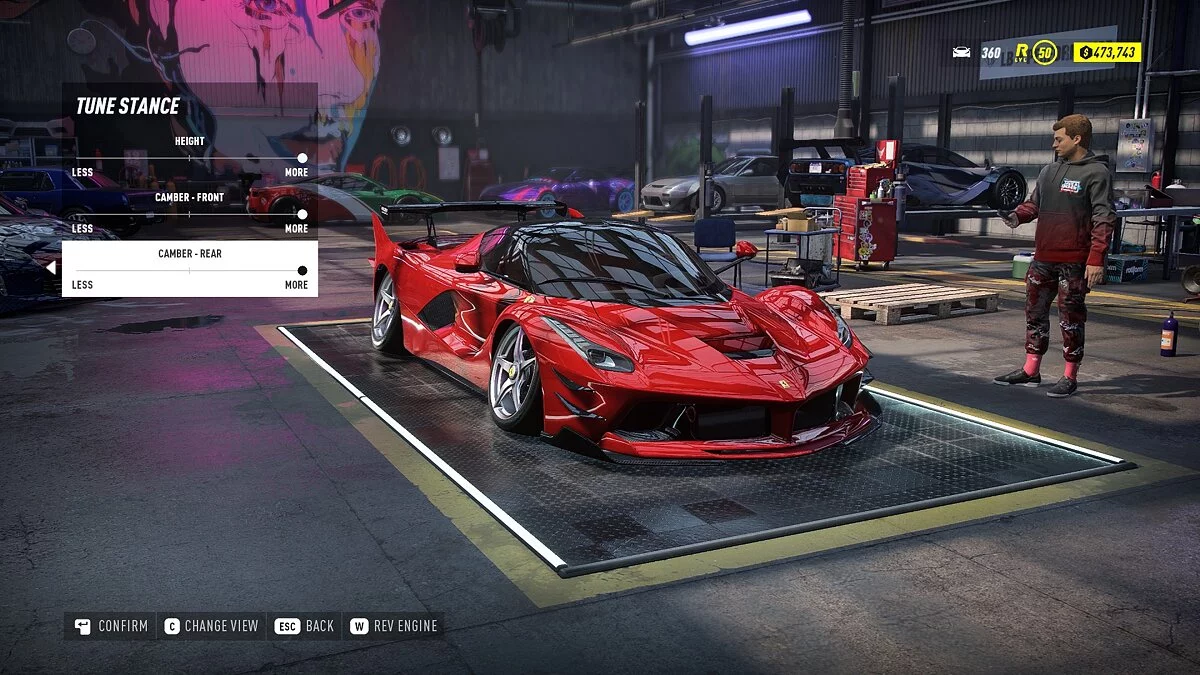Rev the engine

[x=395, y=626]
